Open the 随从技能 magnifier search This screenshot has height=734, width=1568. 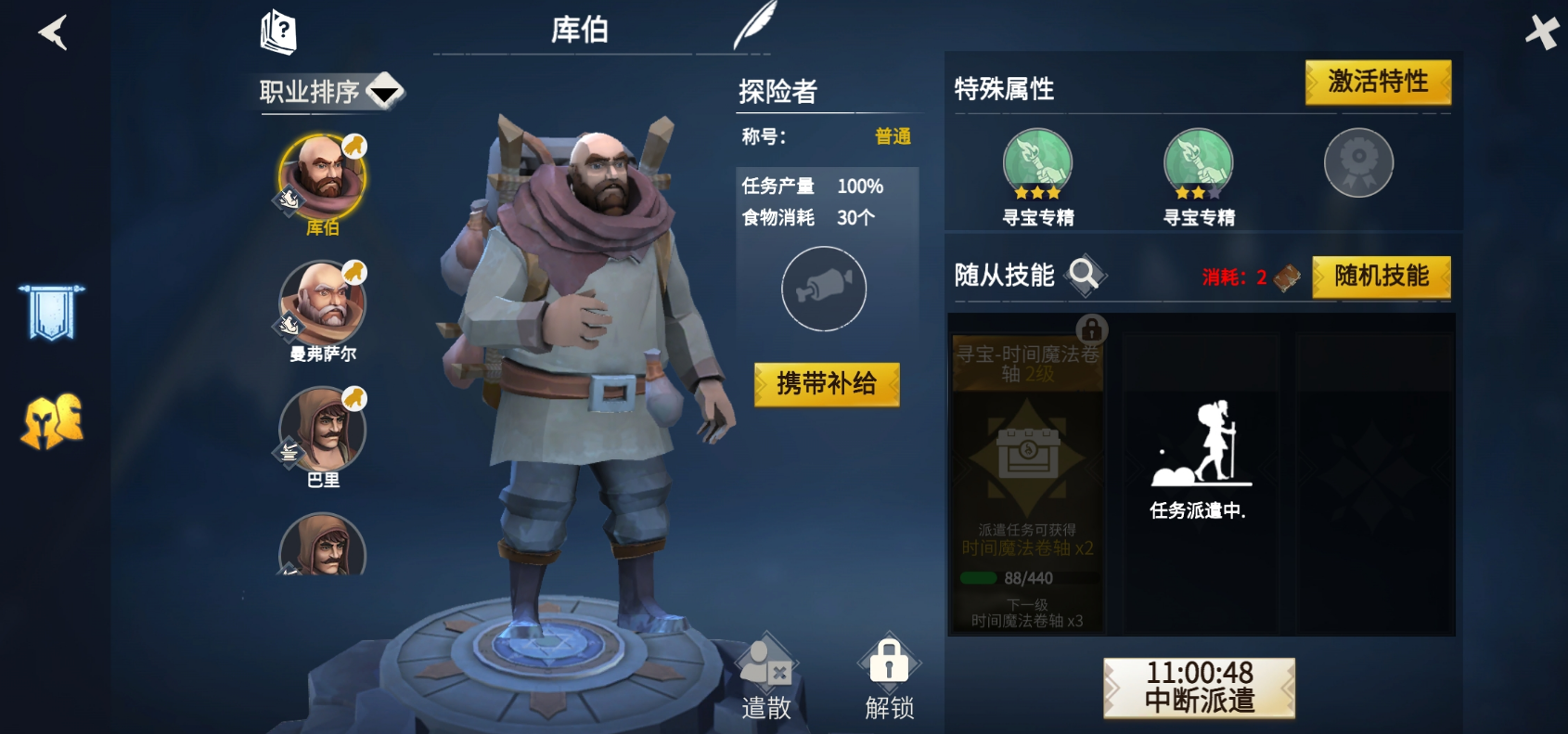point(1084,275)
